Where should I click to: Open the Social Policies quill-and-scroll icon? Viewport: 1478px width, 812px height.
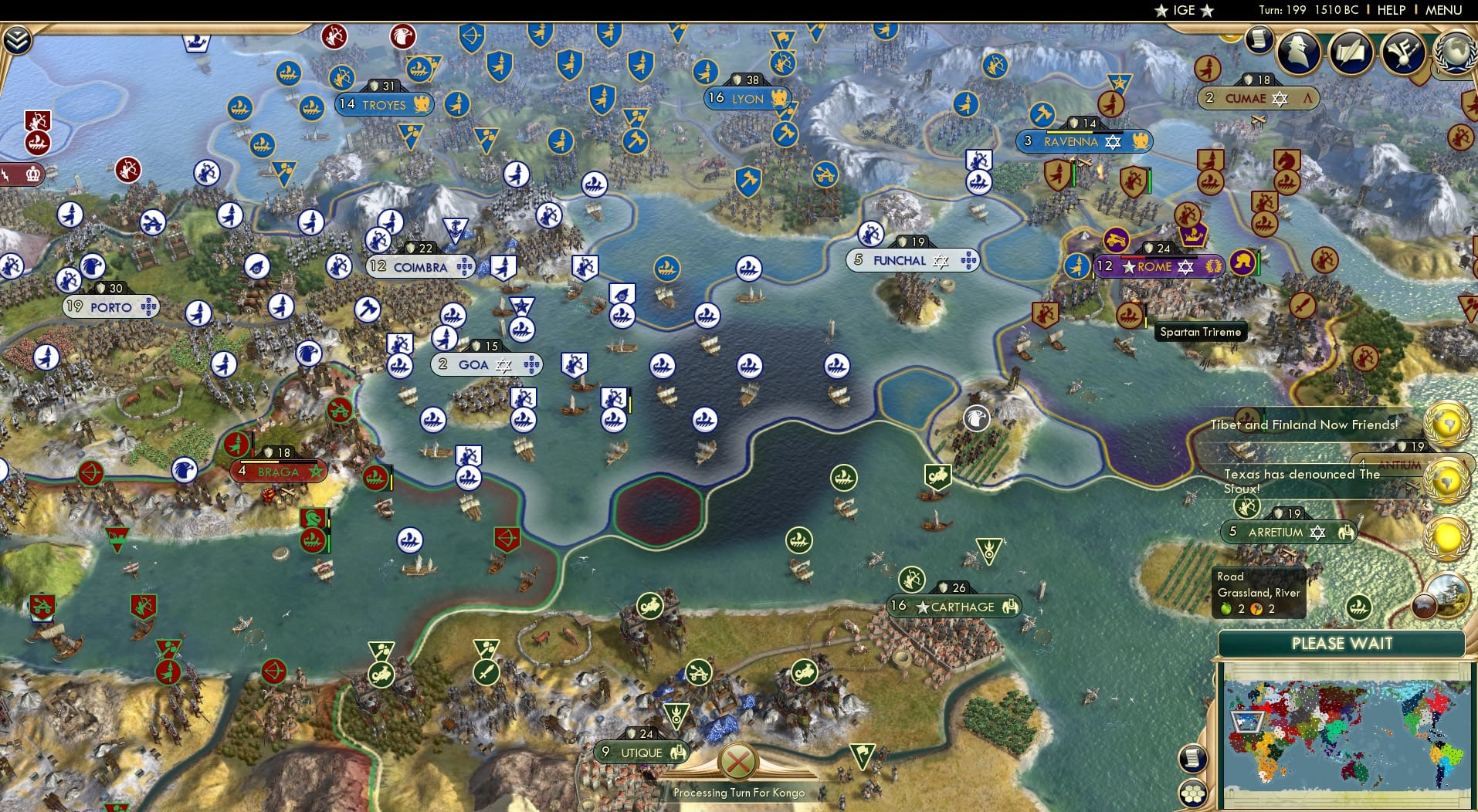coord(1350,52)
